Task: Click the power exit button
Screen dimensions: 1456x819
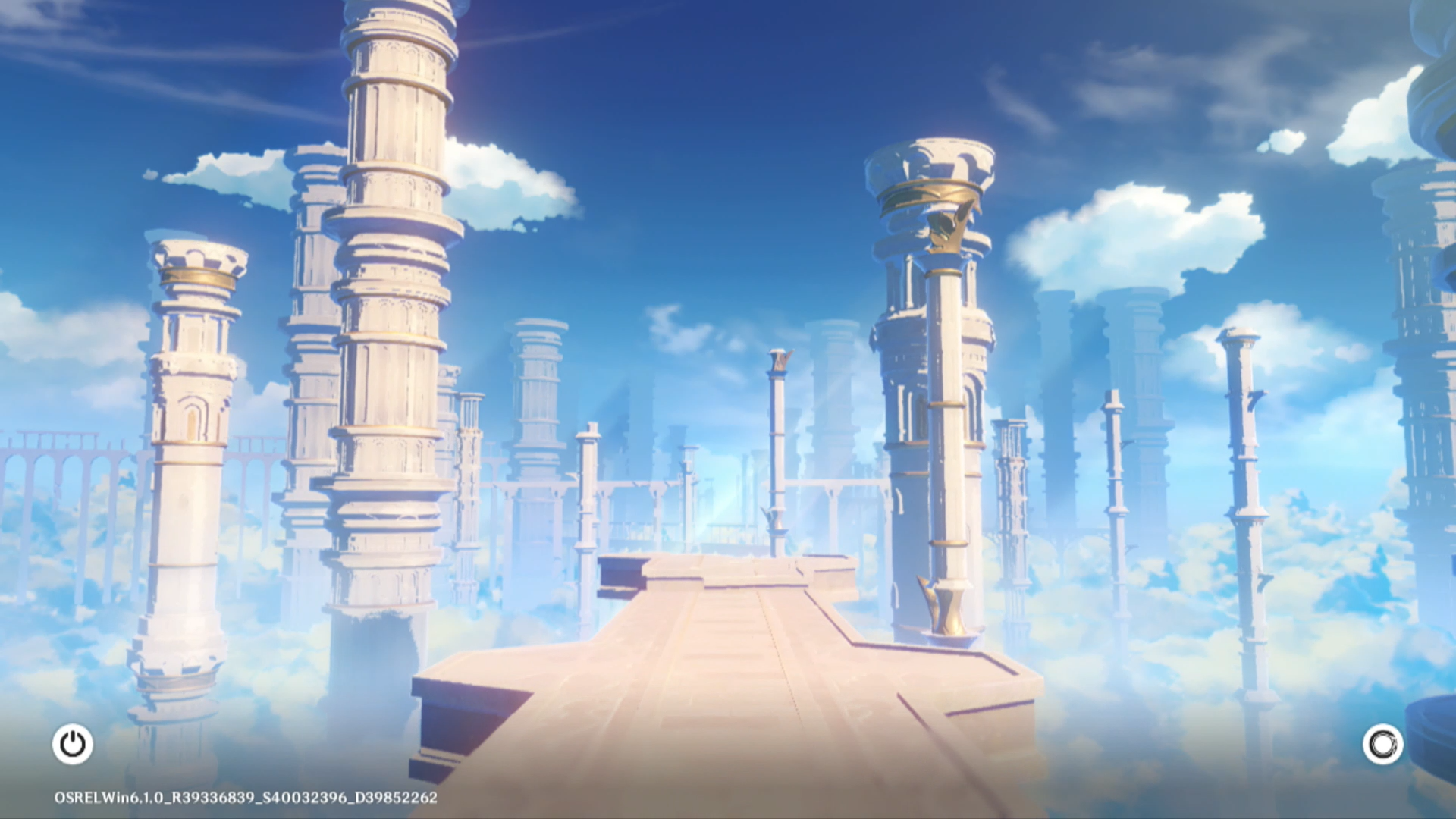Action: (x=73, y=744)
